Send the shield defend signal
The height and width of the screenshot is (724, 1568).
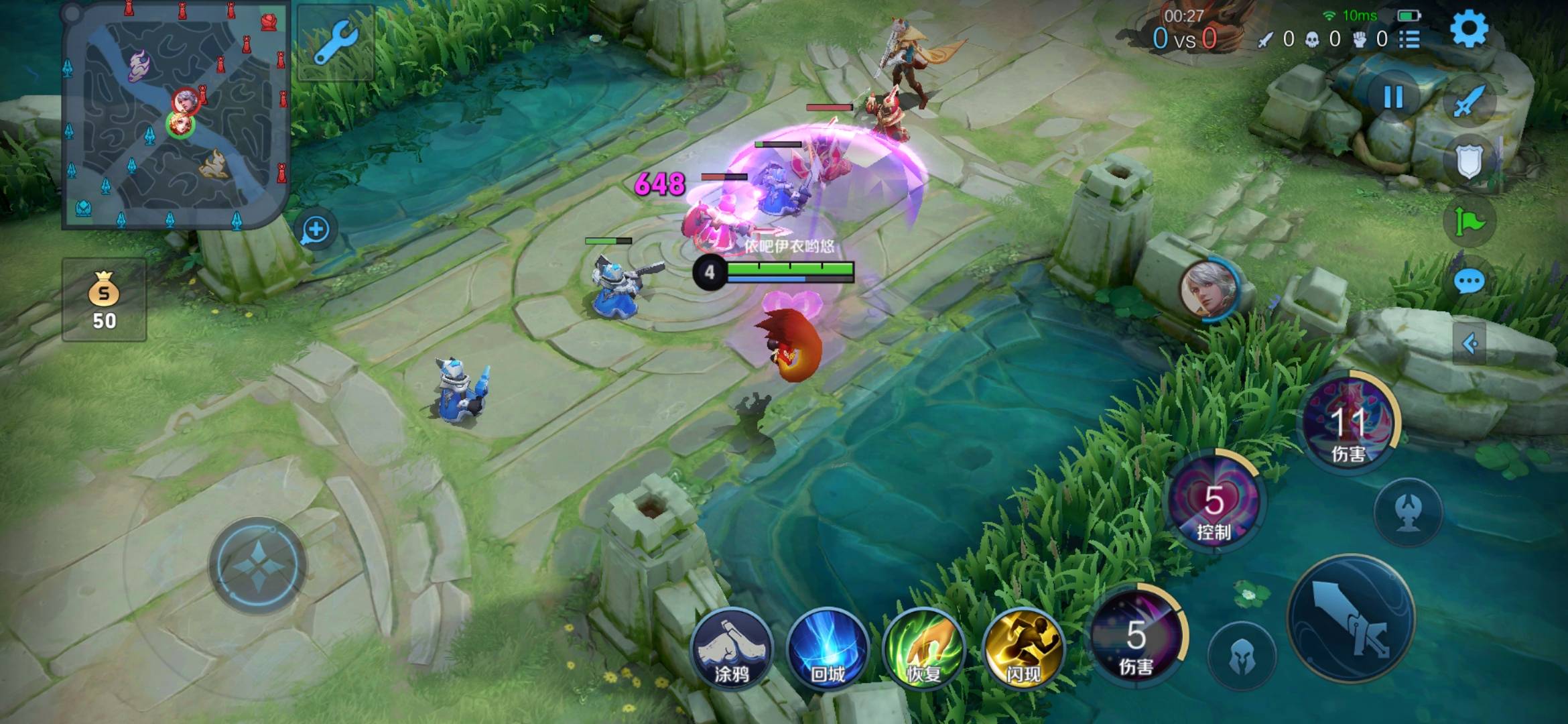tap(1469, 161)
